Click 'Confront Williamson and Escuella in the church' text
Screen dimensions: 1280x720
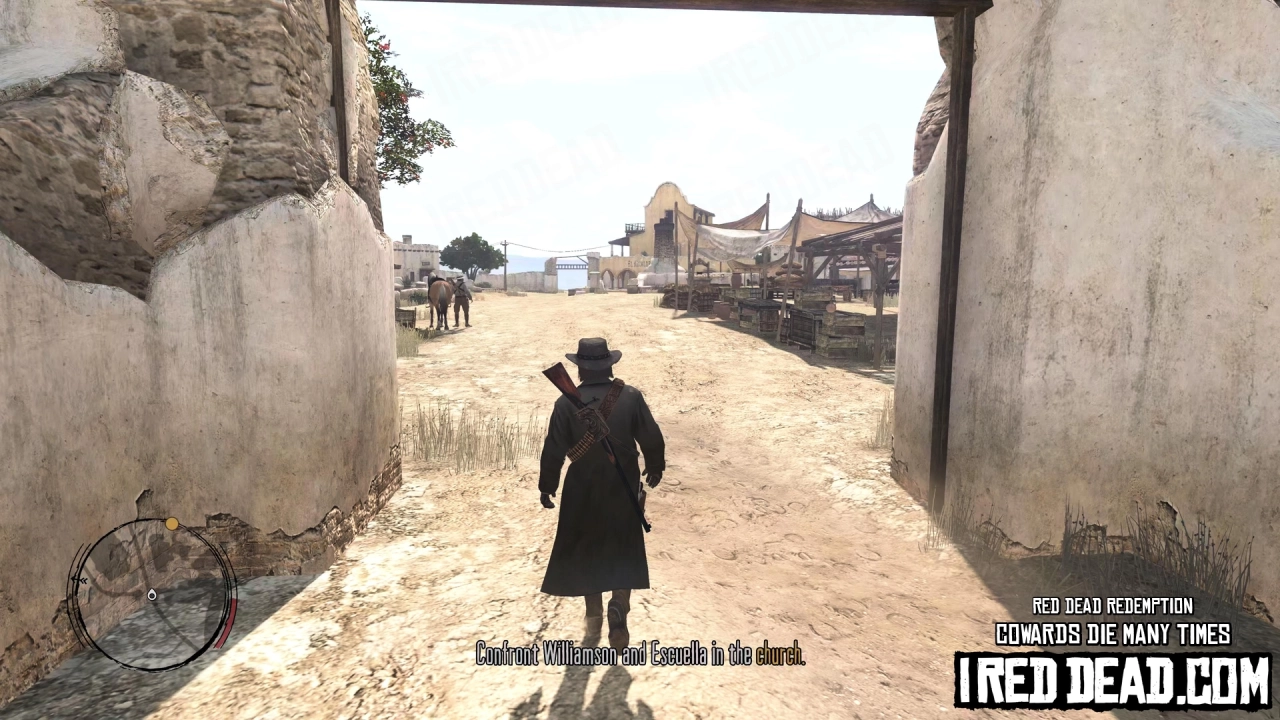[640, 657]
